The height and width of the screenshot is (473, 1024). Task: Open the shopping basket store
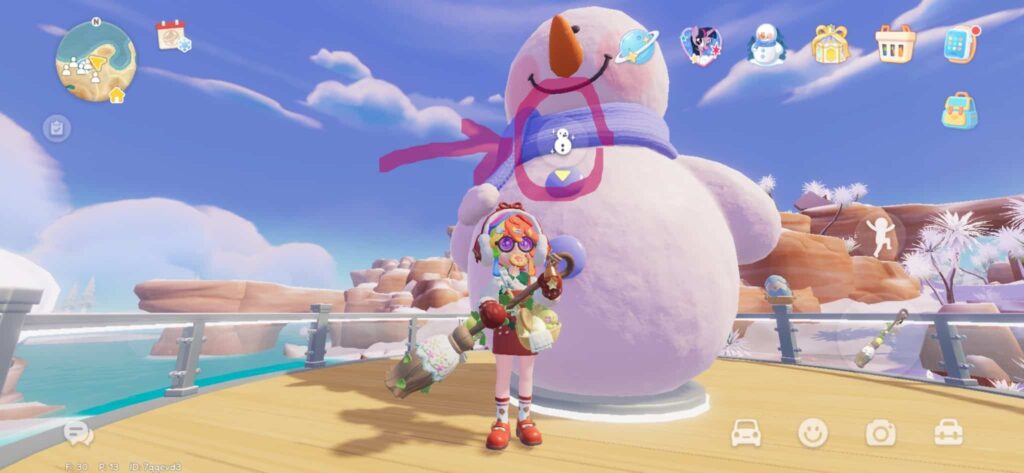point(895,45)
